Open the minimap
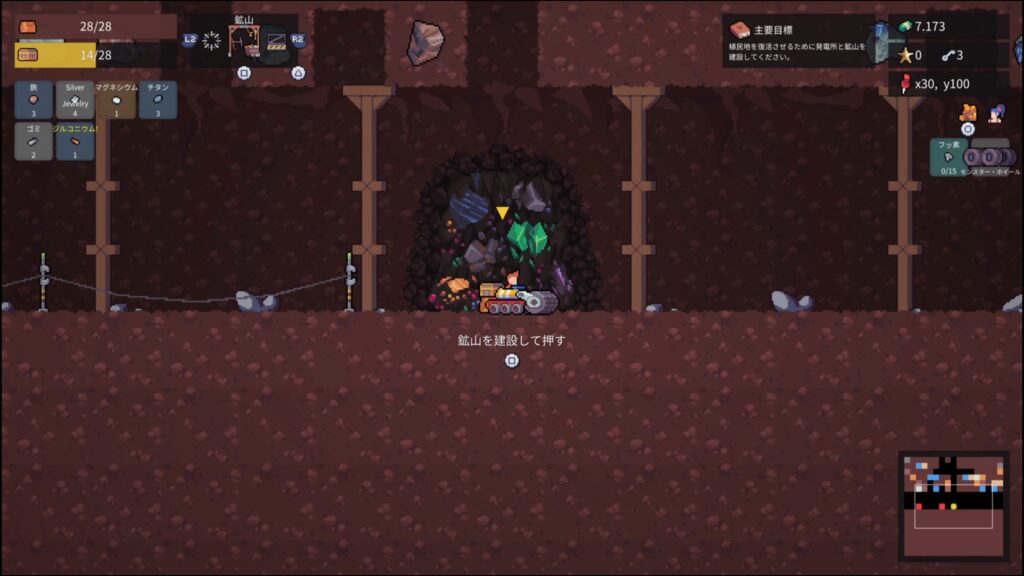Viewport: 1024px width, 576px height. pos(953,504)
